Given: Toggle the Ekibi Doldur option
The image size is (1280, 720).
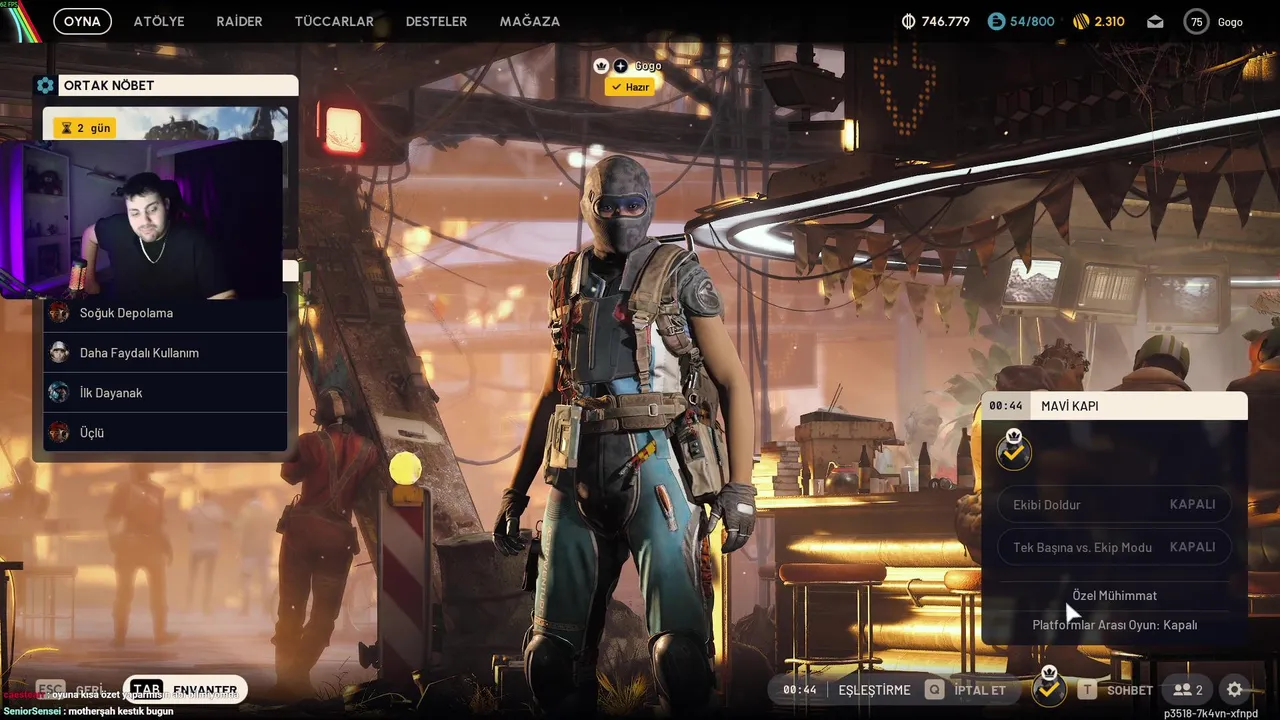Looking at the screenshot, I should tap(1114, 504).
